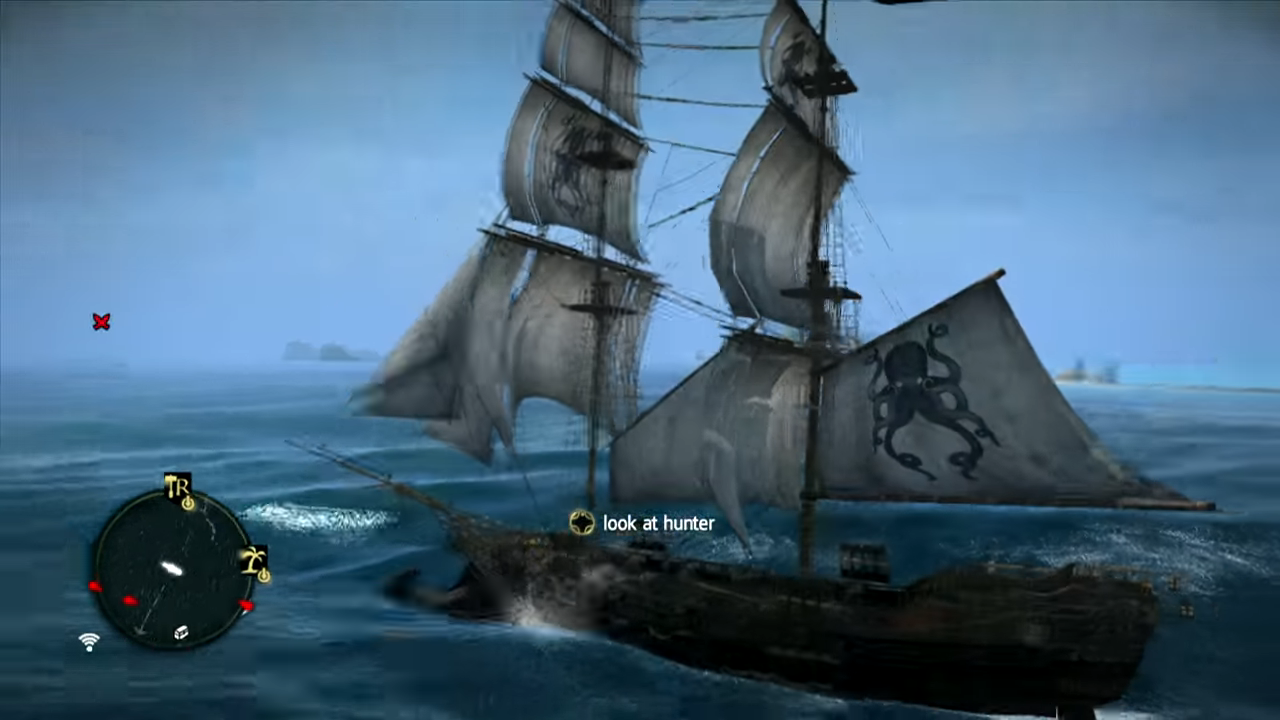
Task: Click the wifi signal strength icon
Action: [x=89, y=640]
